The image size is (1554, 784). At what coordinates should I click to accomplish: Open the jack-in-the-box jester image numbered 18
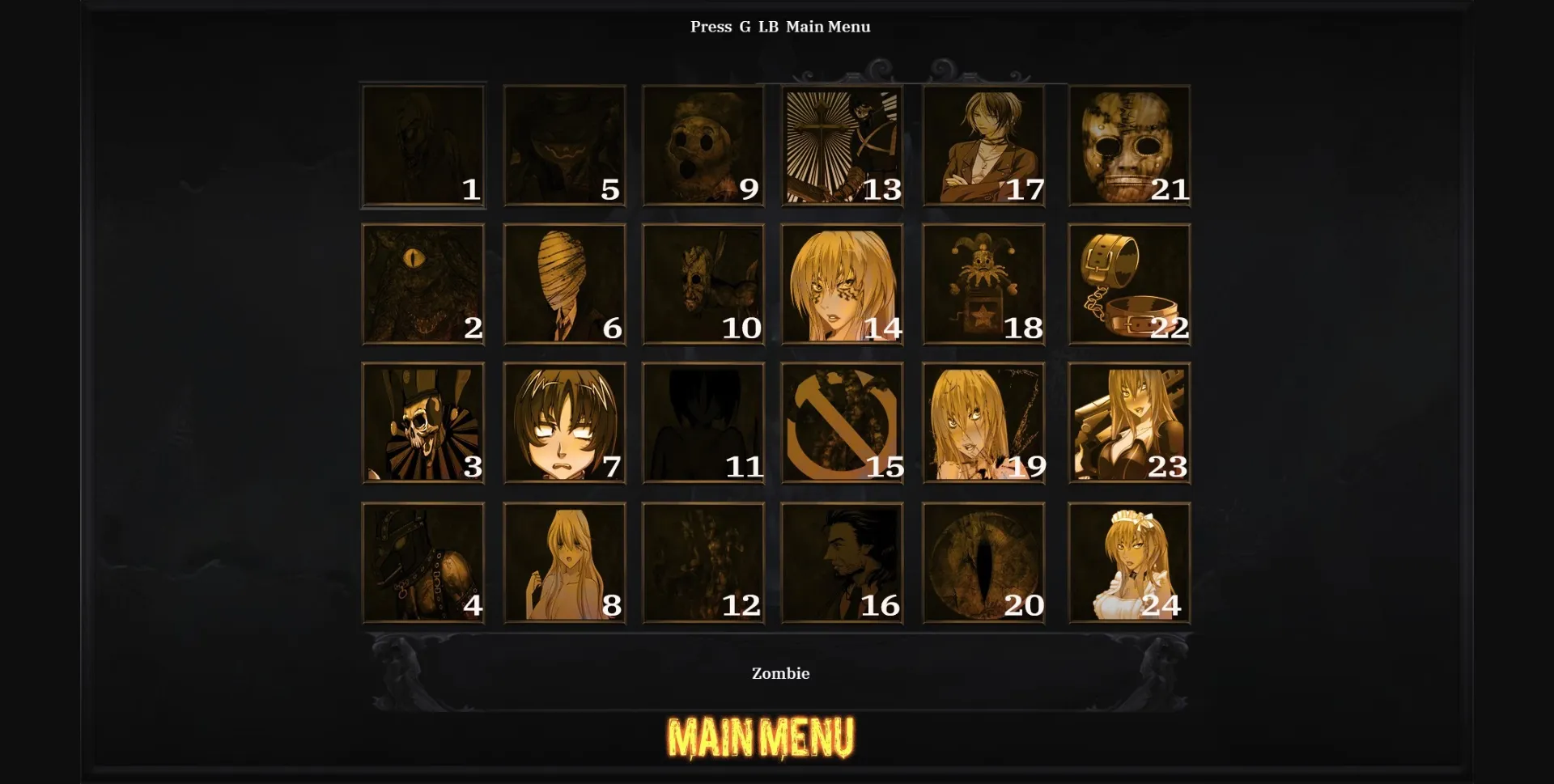click(983, 285)
